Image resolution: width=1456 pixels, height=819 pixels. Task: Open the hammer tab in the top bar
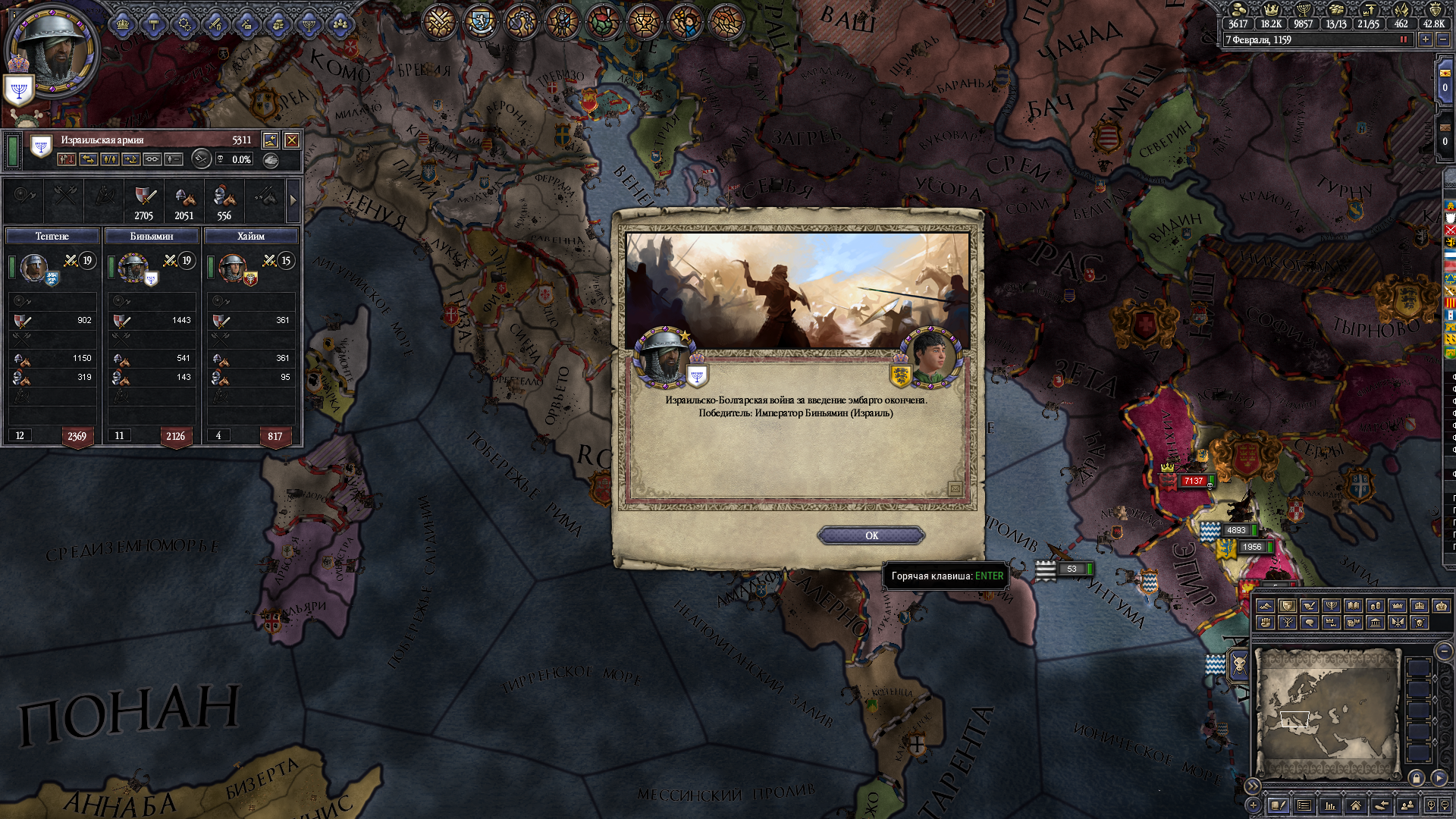pyautogui.click(x=154, y=25)
